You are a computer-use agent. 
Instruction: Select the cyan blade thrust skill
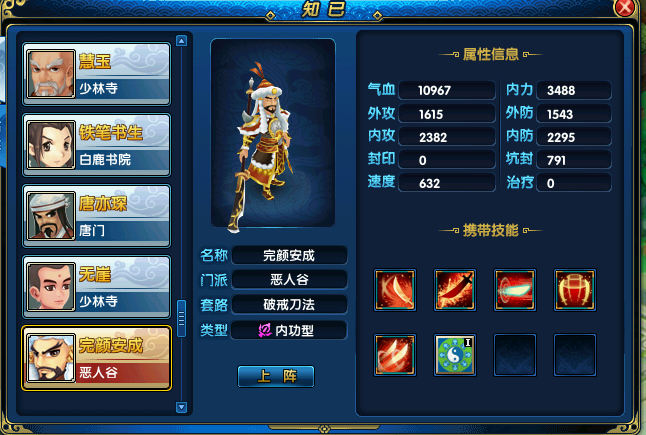point(515,290)
